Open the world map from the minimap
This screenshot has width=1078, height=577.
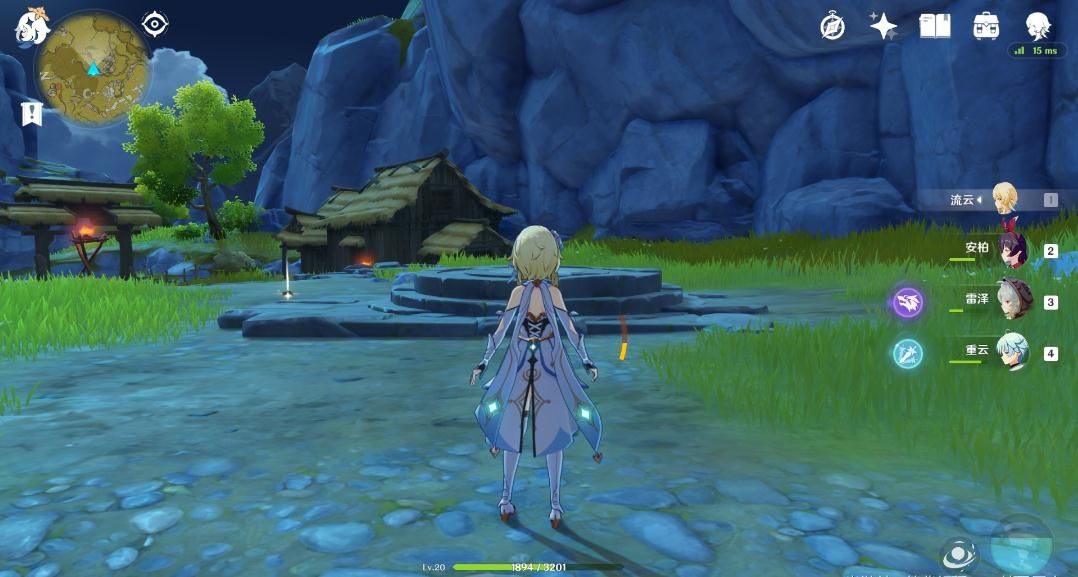click(x=92, y=70)
